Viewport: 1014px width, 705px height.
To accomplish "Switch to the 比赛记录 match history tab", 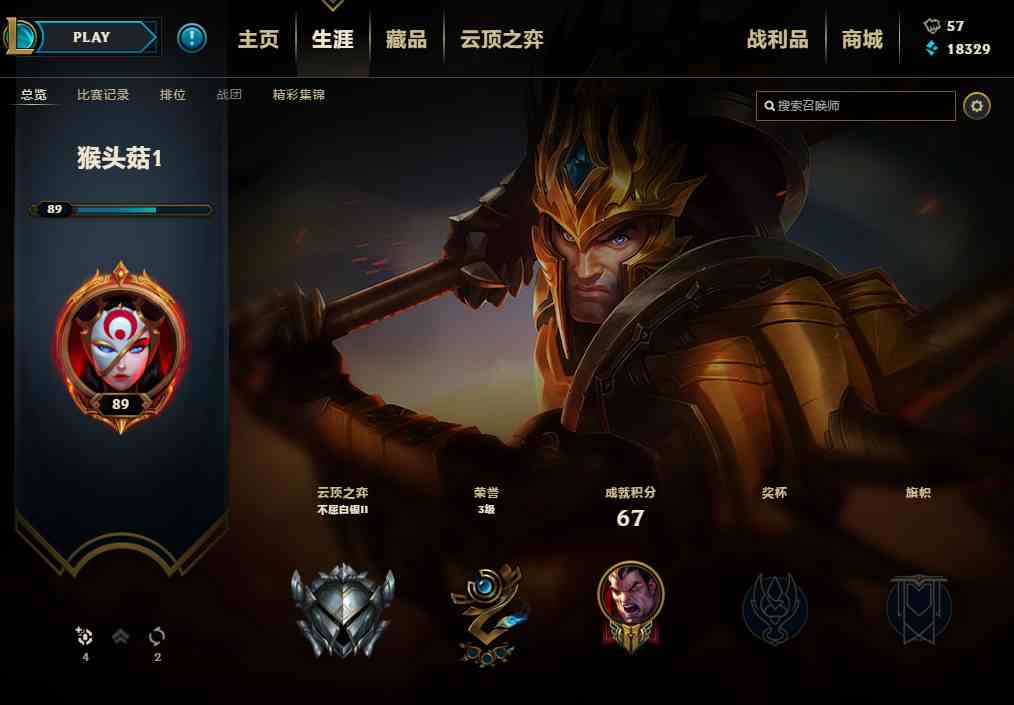I will [x=103, y=95].
